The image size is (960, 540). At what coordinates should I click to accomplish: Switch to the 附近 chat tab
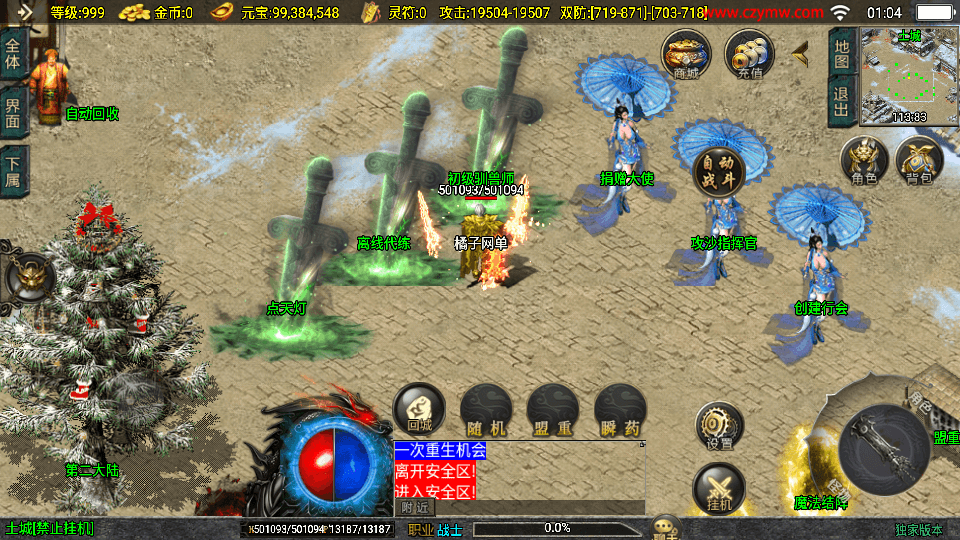click(414, 507)
